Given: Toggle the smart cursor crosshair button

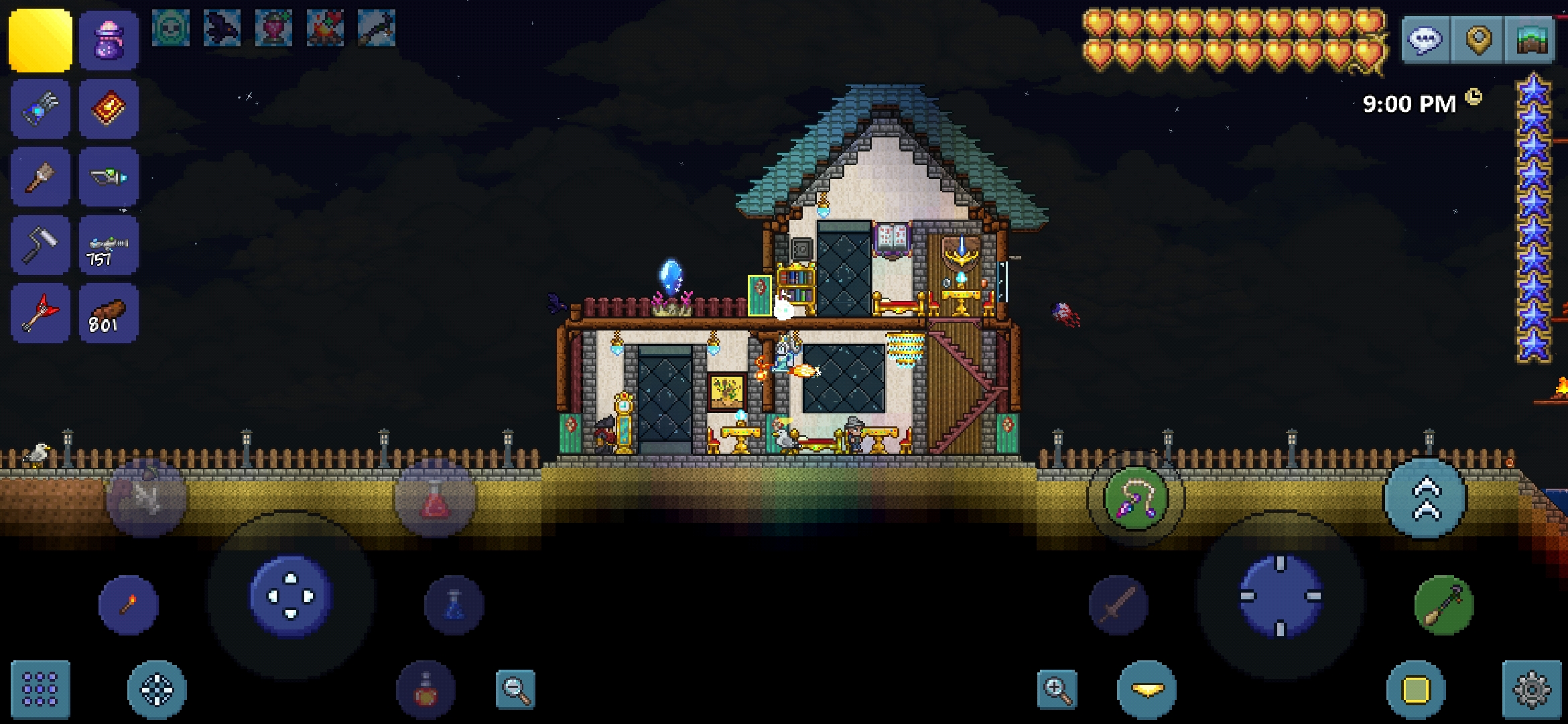Looking at the screenshot, I should coord(157,689).
